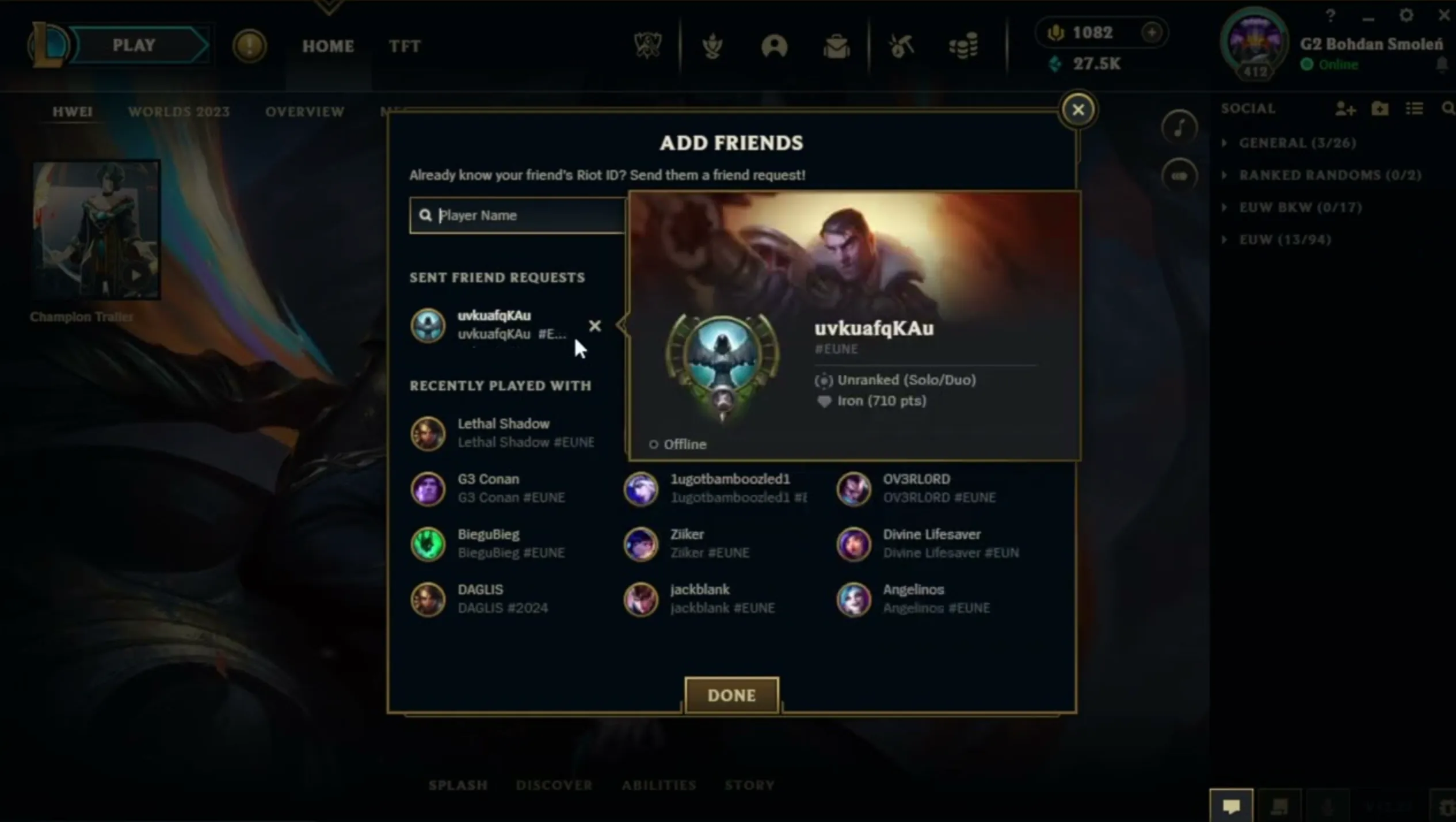Search the friends list with the magnifier
1456x822 pixels.
[1448, 109]
